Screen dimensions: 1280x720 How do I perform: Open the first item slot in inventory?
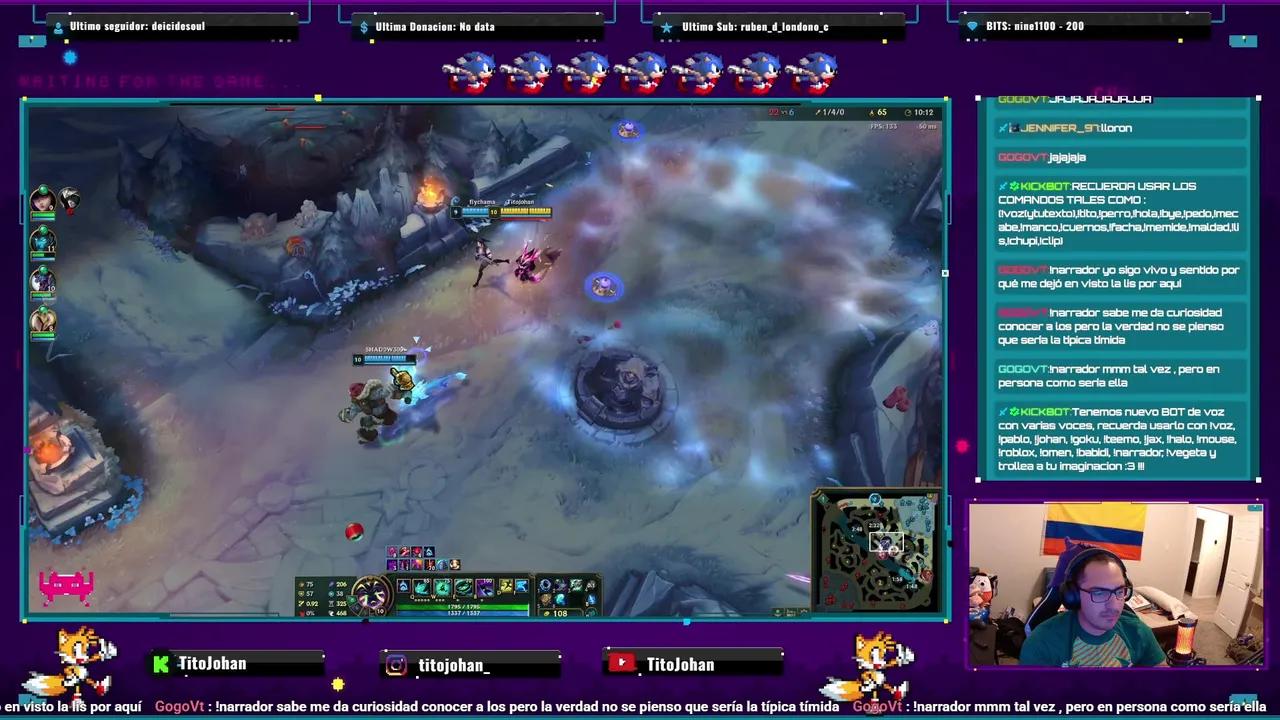(545, 586)
